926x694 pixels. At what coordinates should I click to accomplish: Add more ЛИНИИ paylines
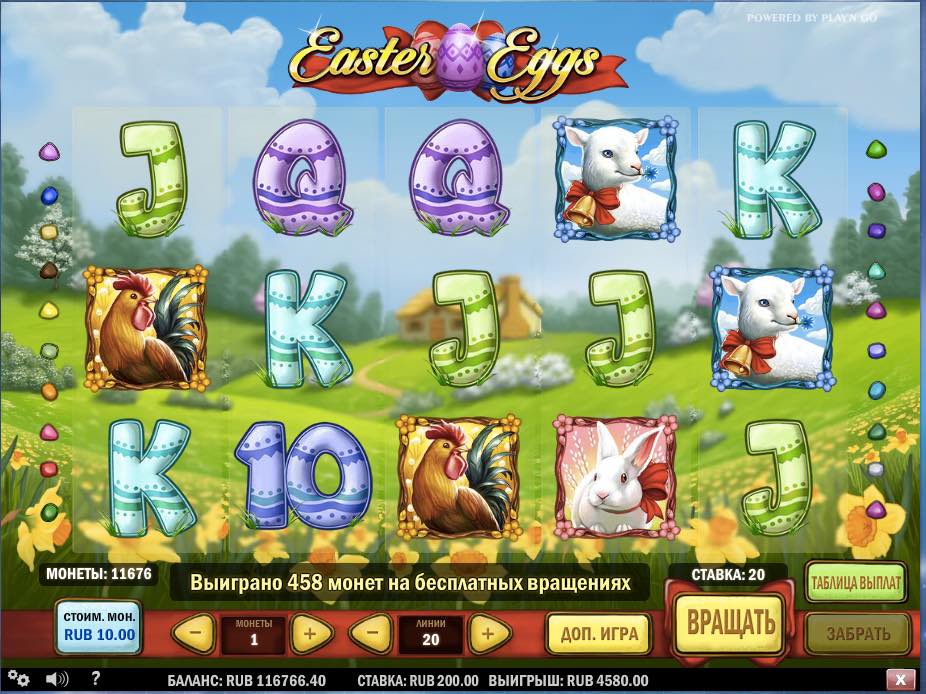click(486, 633)
